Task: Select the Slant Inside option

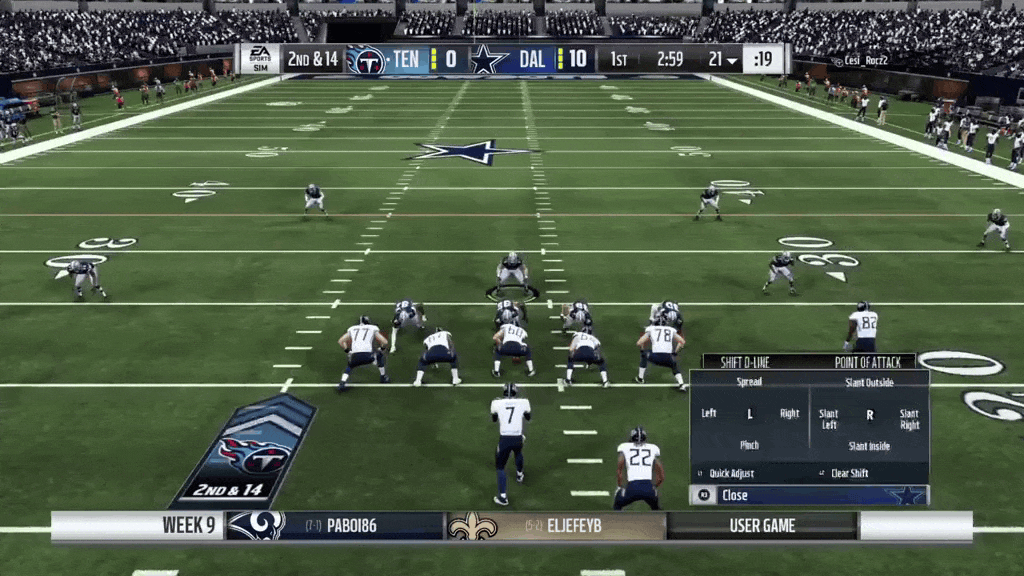Action: (x=869, y=446)
